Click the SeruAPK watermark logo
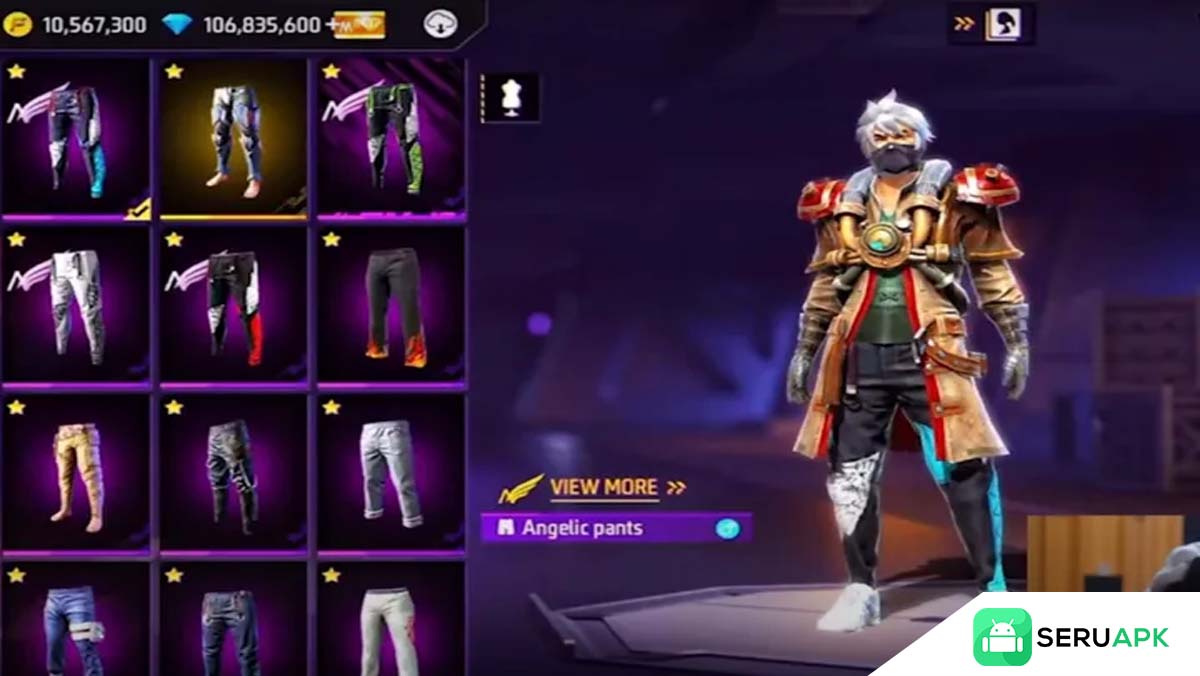Viewport: 1200px width, 676px height. point(1070,637)
